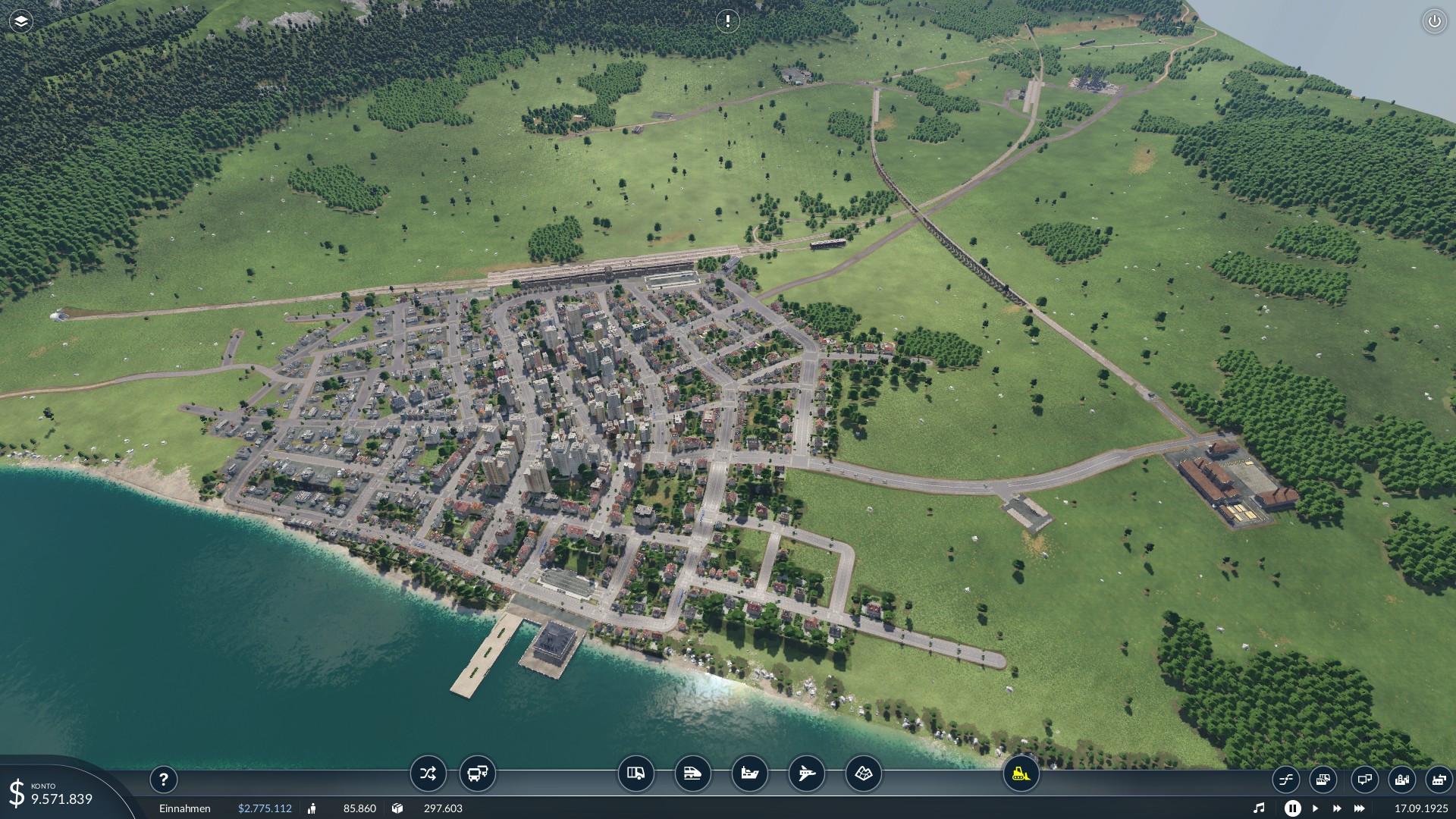Screen dimensions: 1456x819
Task: Open the rail construction train menu
Action: (693, 773)
